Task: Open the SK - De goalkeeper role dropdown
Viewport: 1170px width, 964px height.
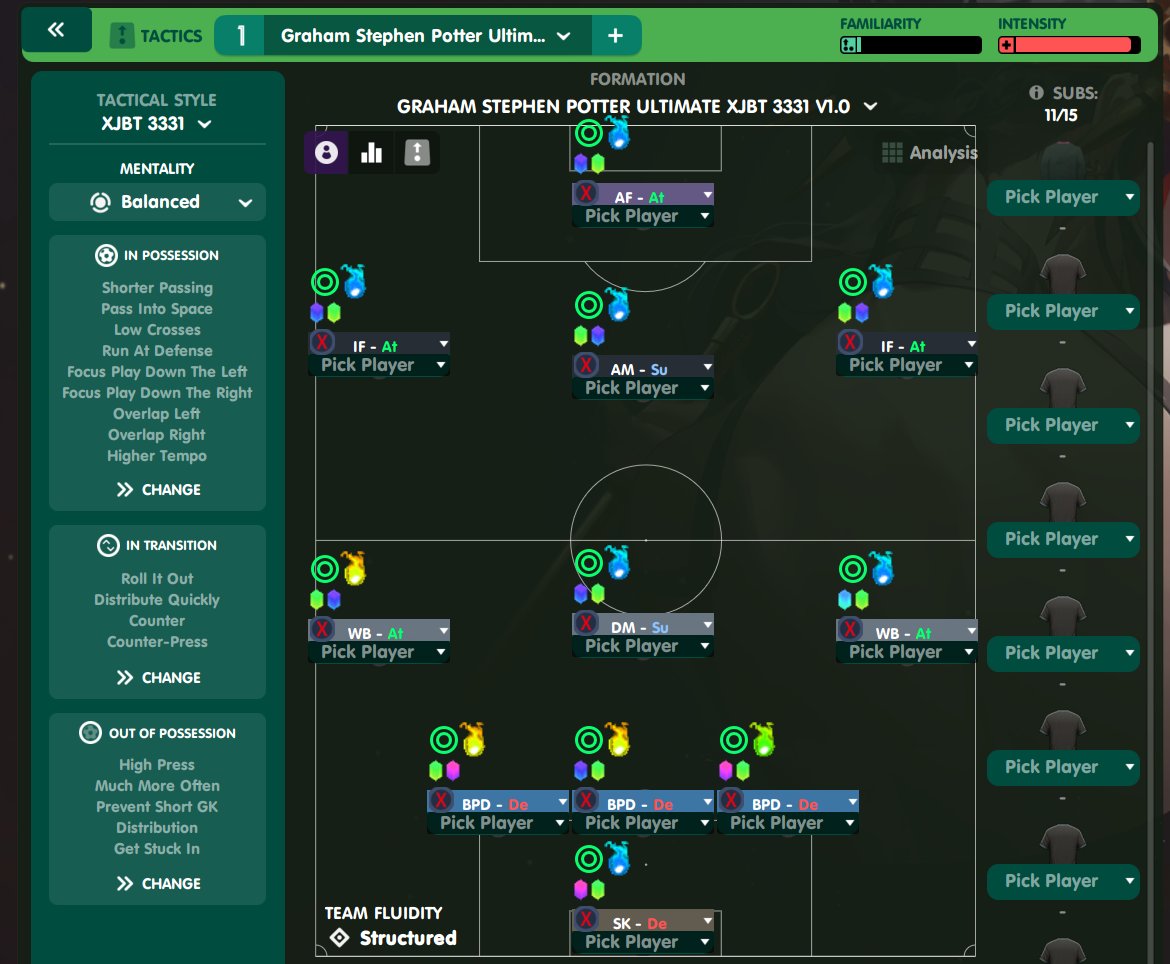Action: (x=707, y=921)
